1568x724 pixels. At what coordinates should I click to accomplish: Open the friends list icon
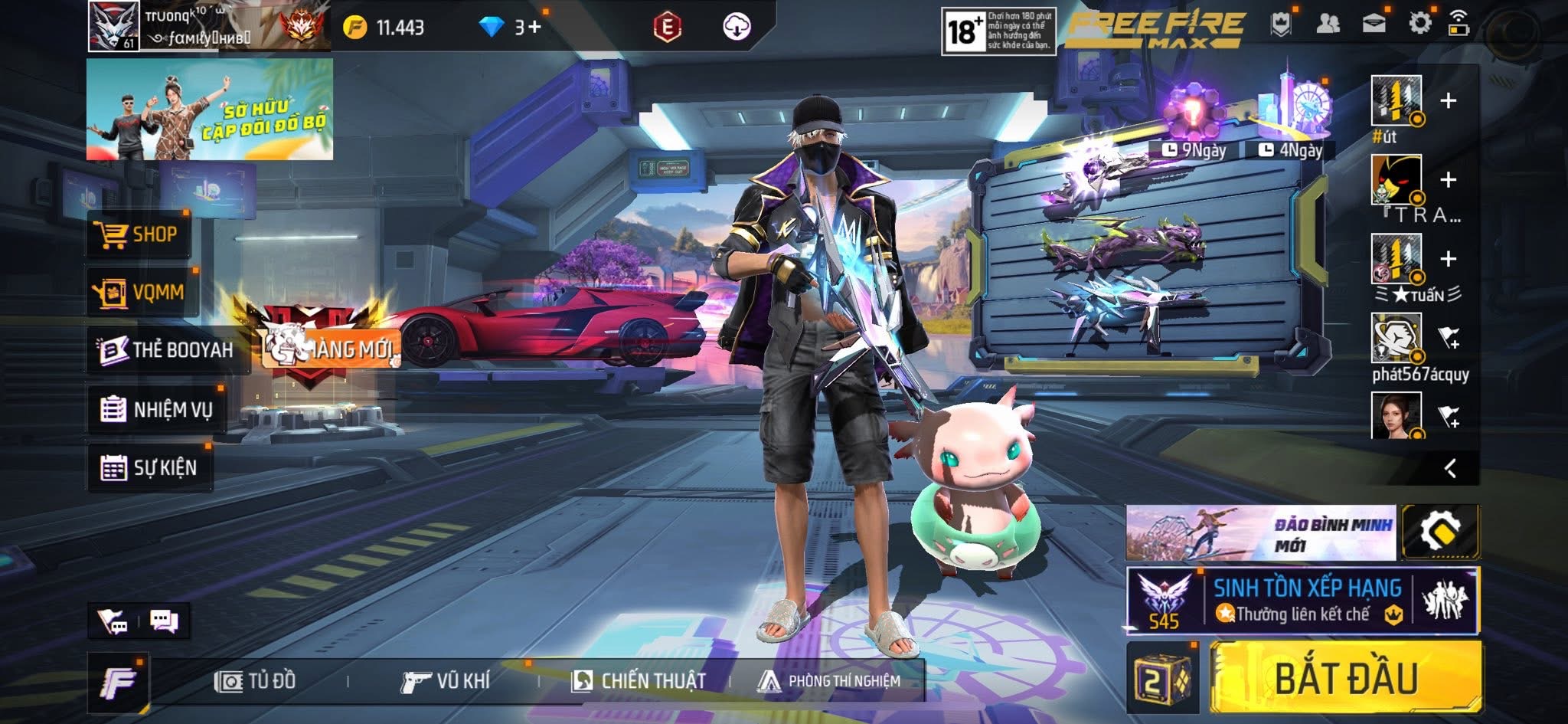pyautogui.click(x=1328, y=24)
